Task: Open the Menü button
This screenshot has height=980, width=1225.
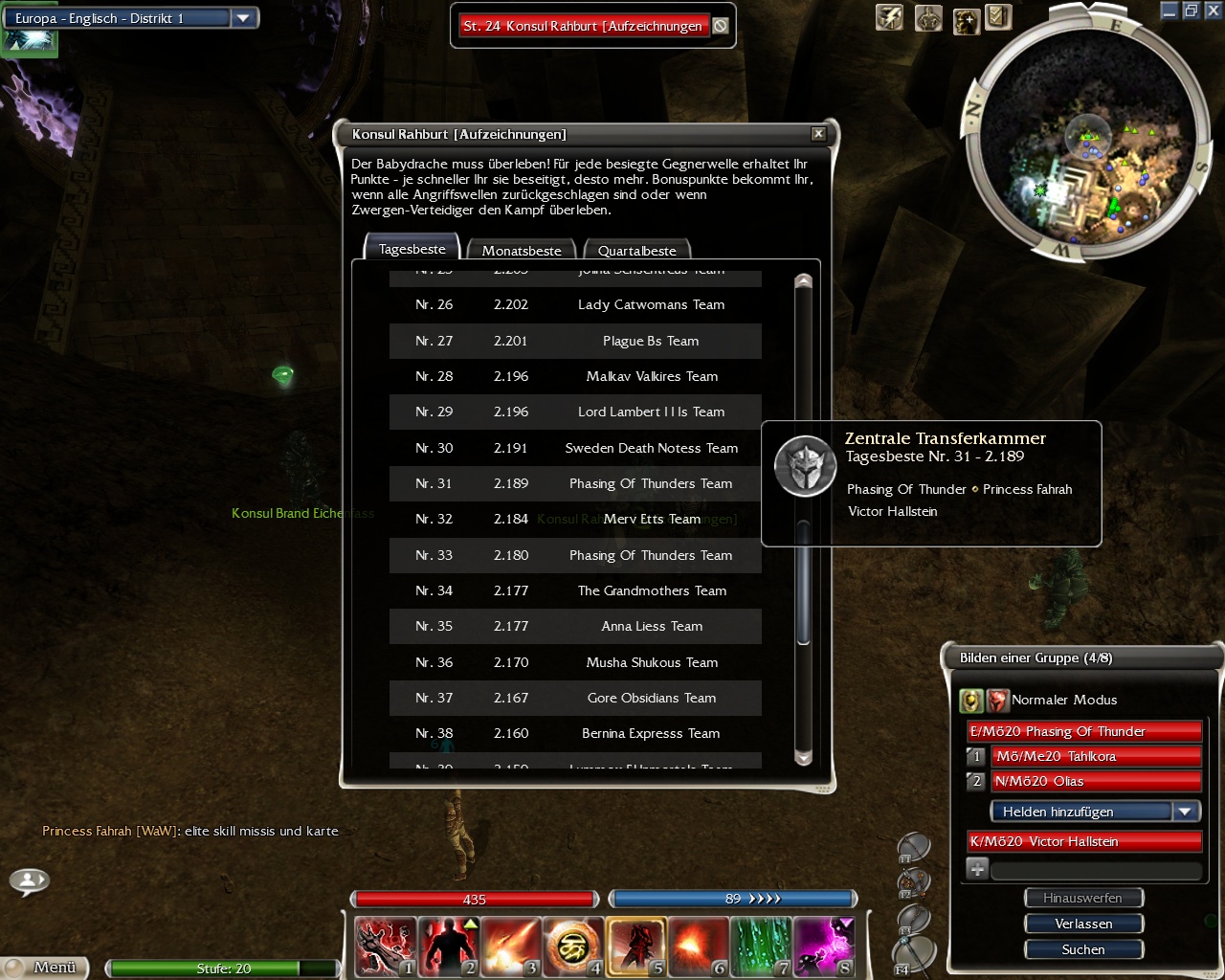Action: pos(46,968)
